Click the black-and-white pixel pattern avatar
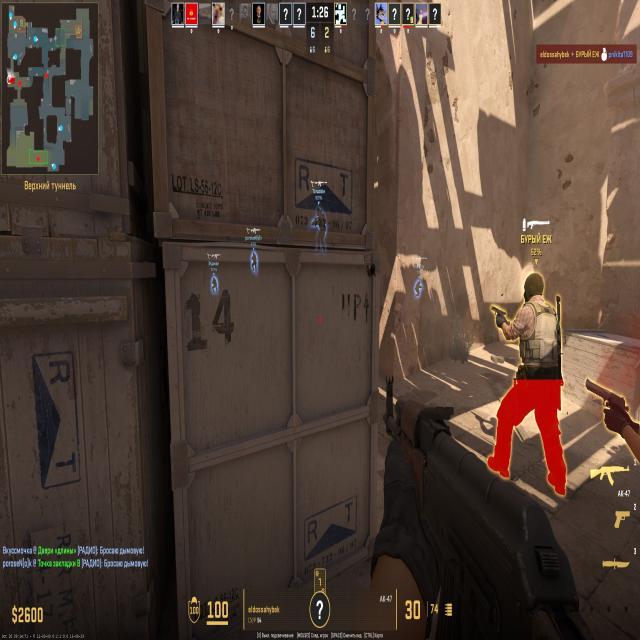 coord(340,13)
